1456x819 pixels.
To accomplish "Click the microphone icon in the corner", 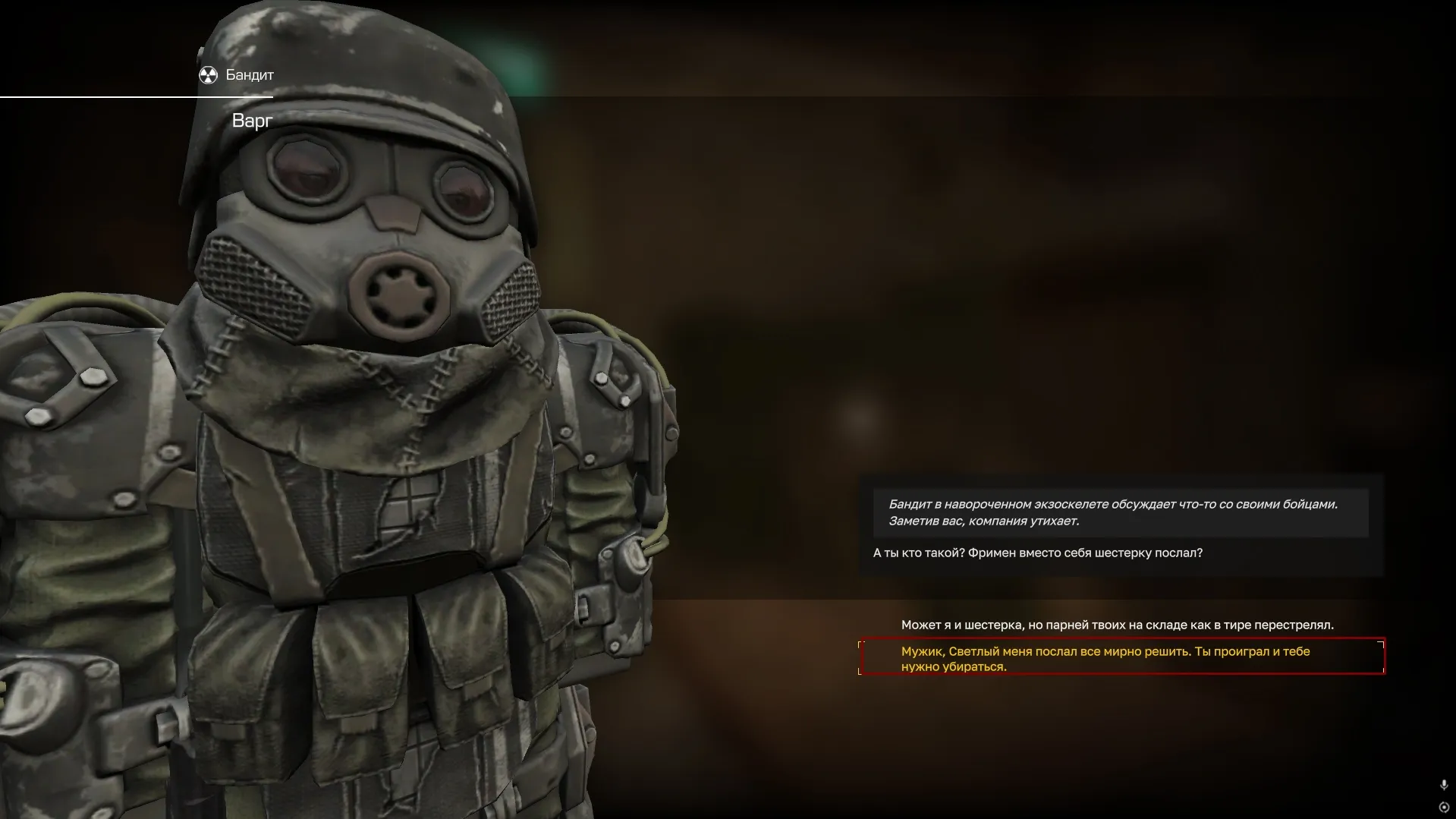I will pos(1443,785).
